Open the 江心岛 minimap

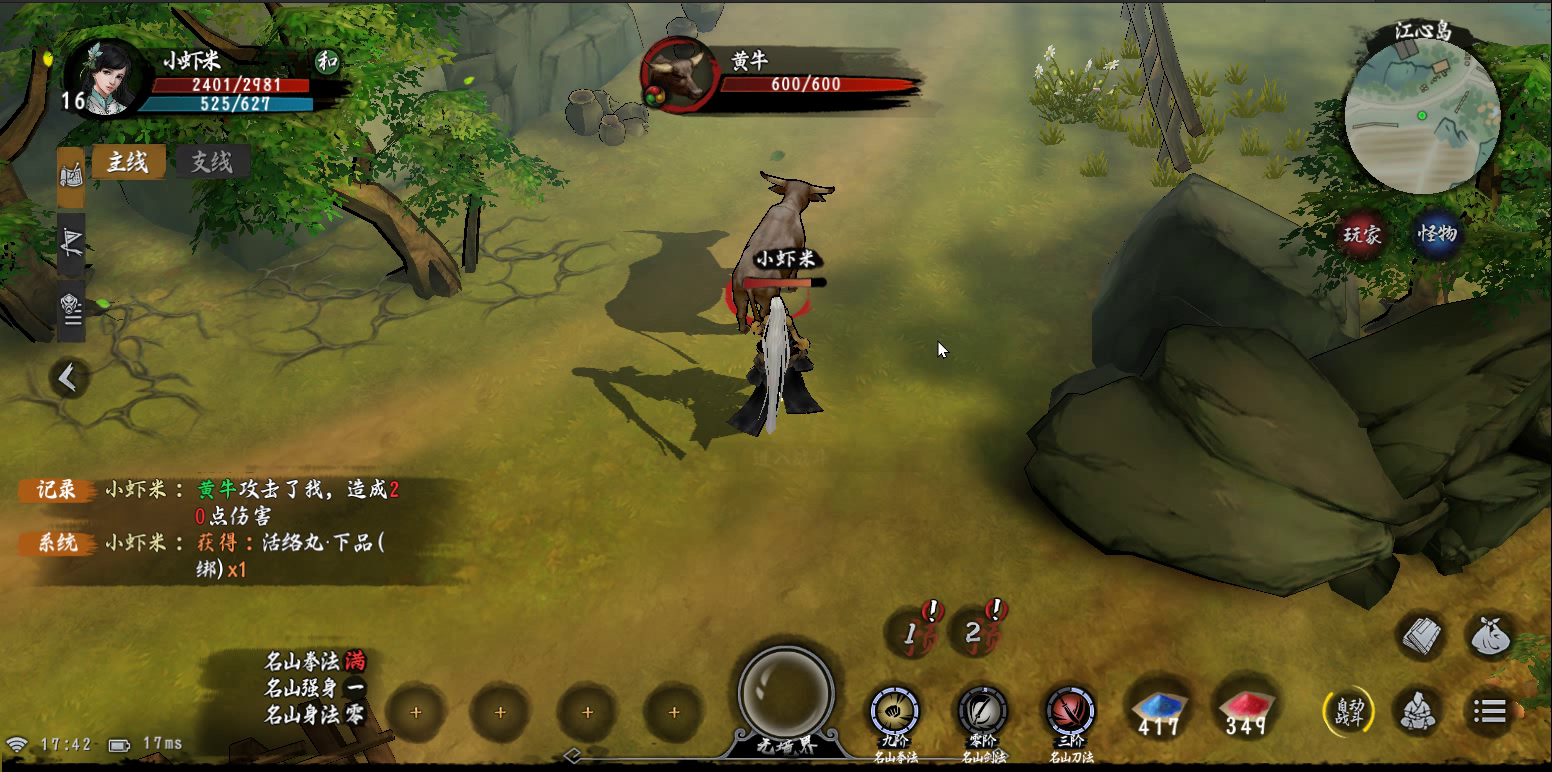(x=1422, y=118)
